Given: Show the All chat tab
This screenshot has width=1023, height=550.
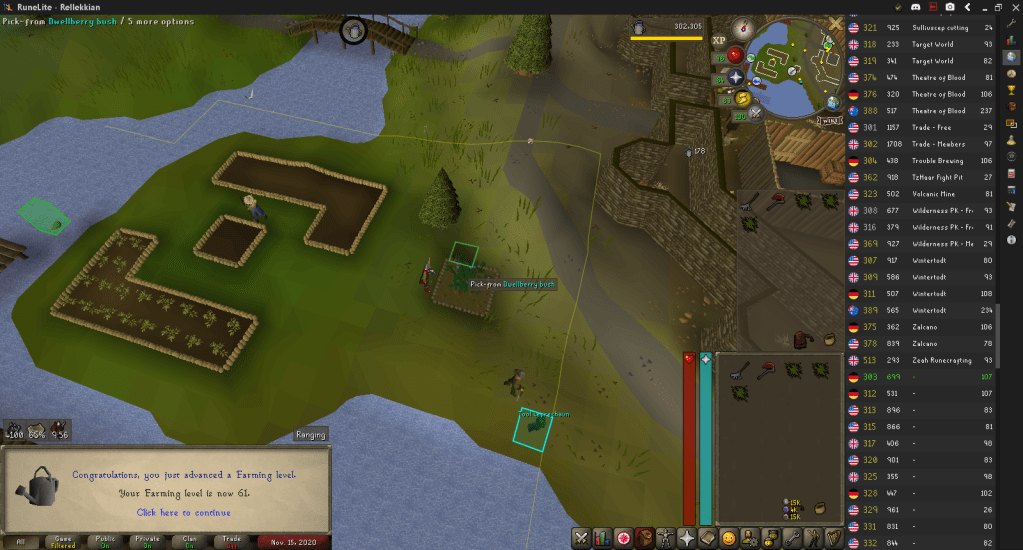Looking at the screenshot, I should (x=19, y=541).
